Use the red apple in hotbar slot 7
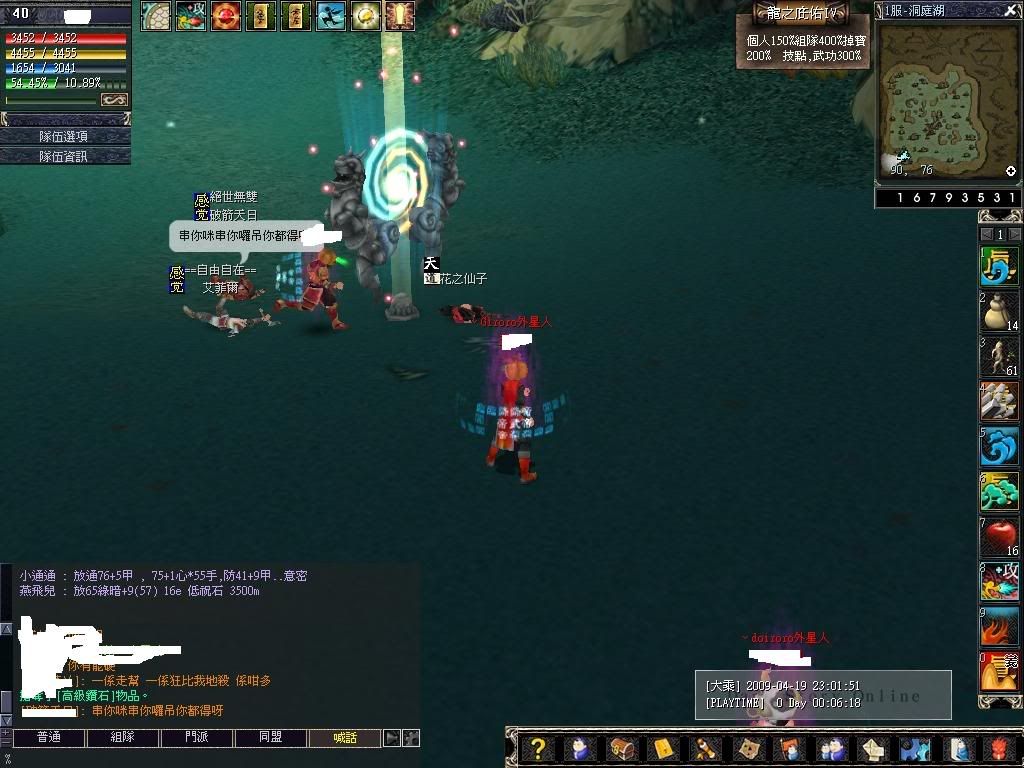Screen dimensions: 1024x768 click(x=998, y=537)
